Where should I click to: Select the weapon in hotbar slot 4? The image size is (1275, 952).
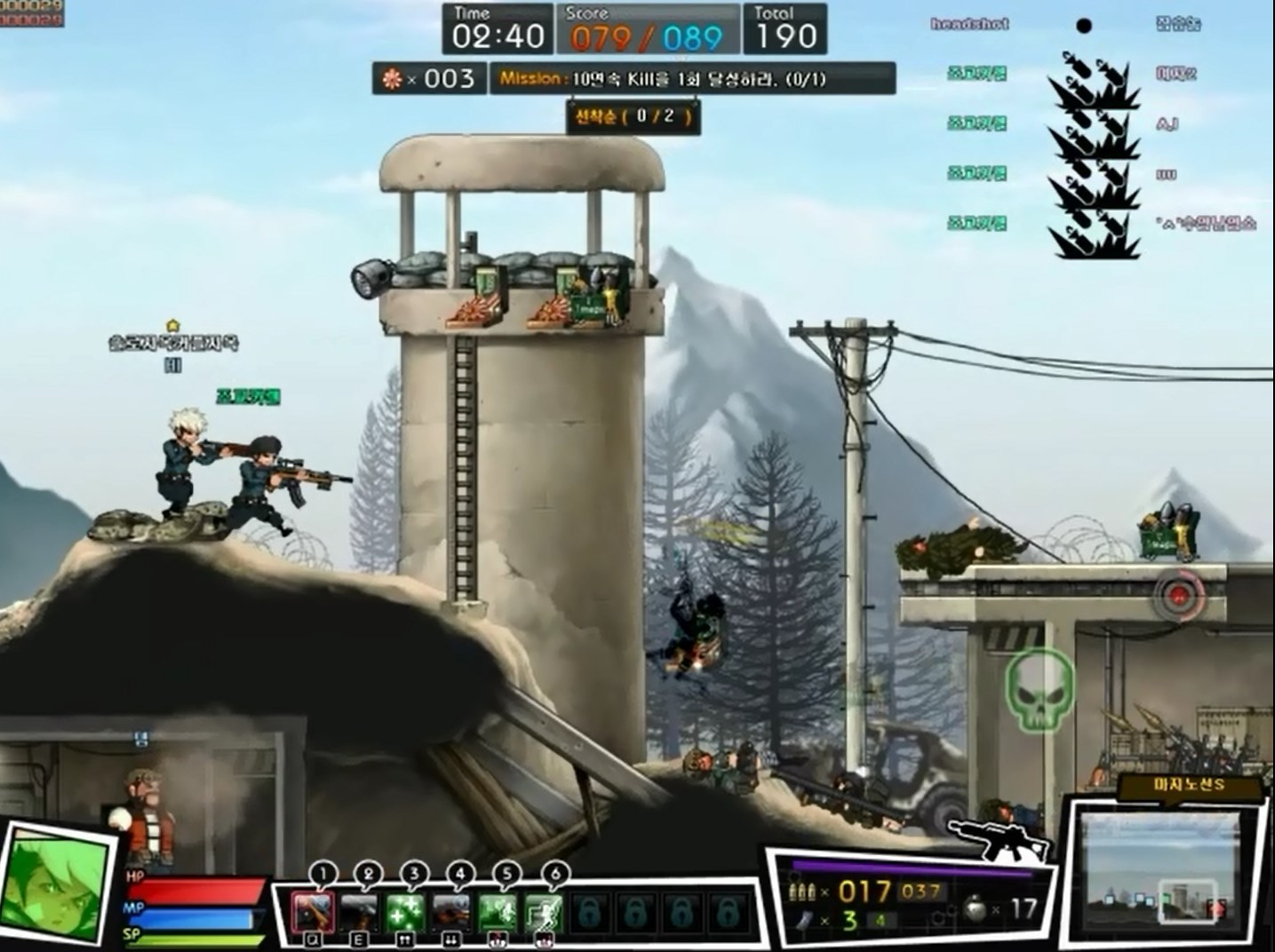451,911
